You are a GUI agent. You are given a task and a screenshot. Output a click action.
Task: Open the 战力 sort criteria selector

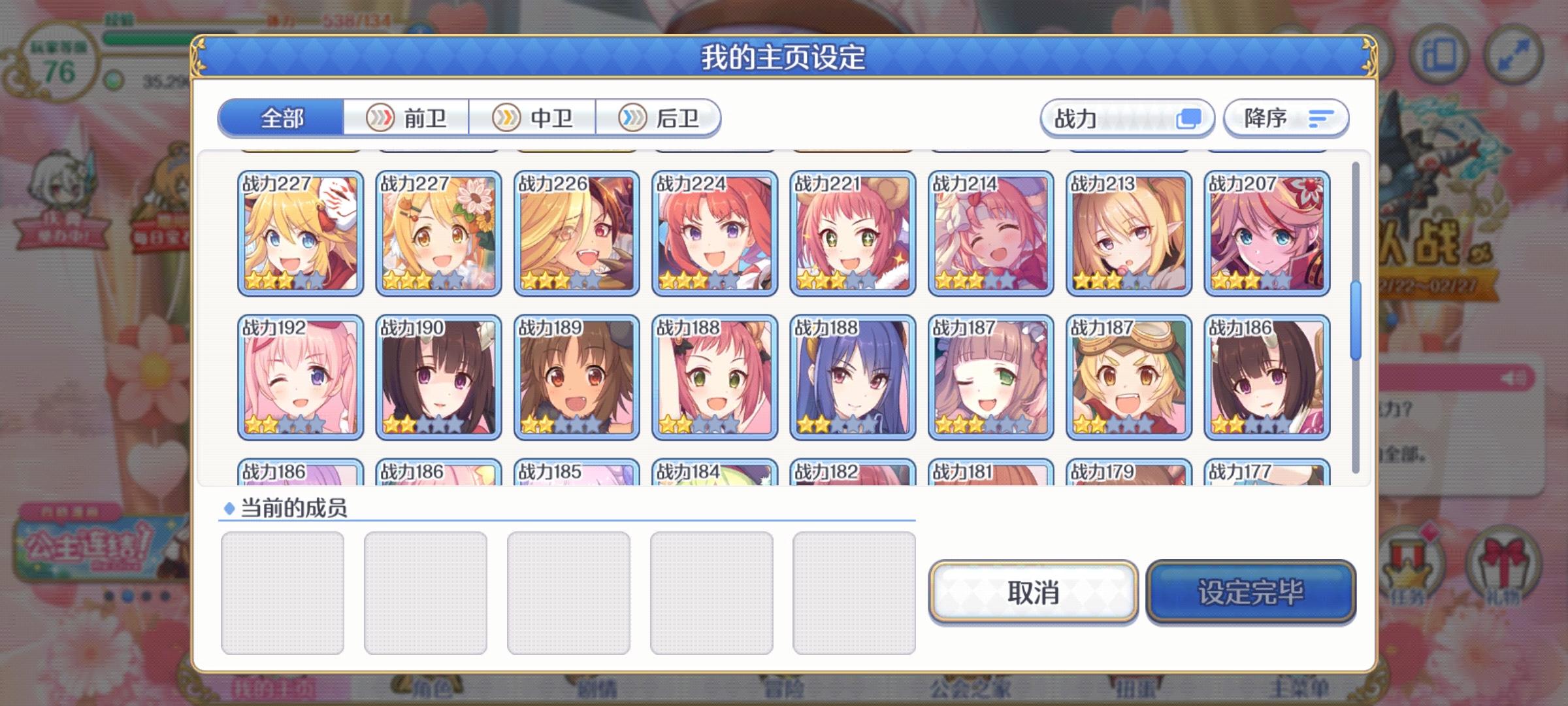pos(1128,118)
